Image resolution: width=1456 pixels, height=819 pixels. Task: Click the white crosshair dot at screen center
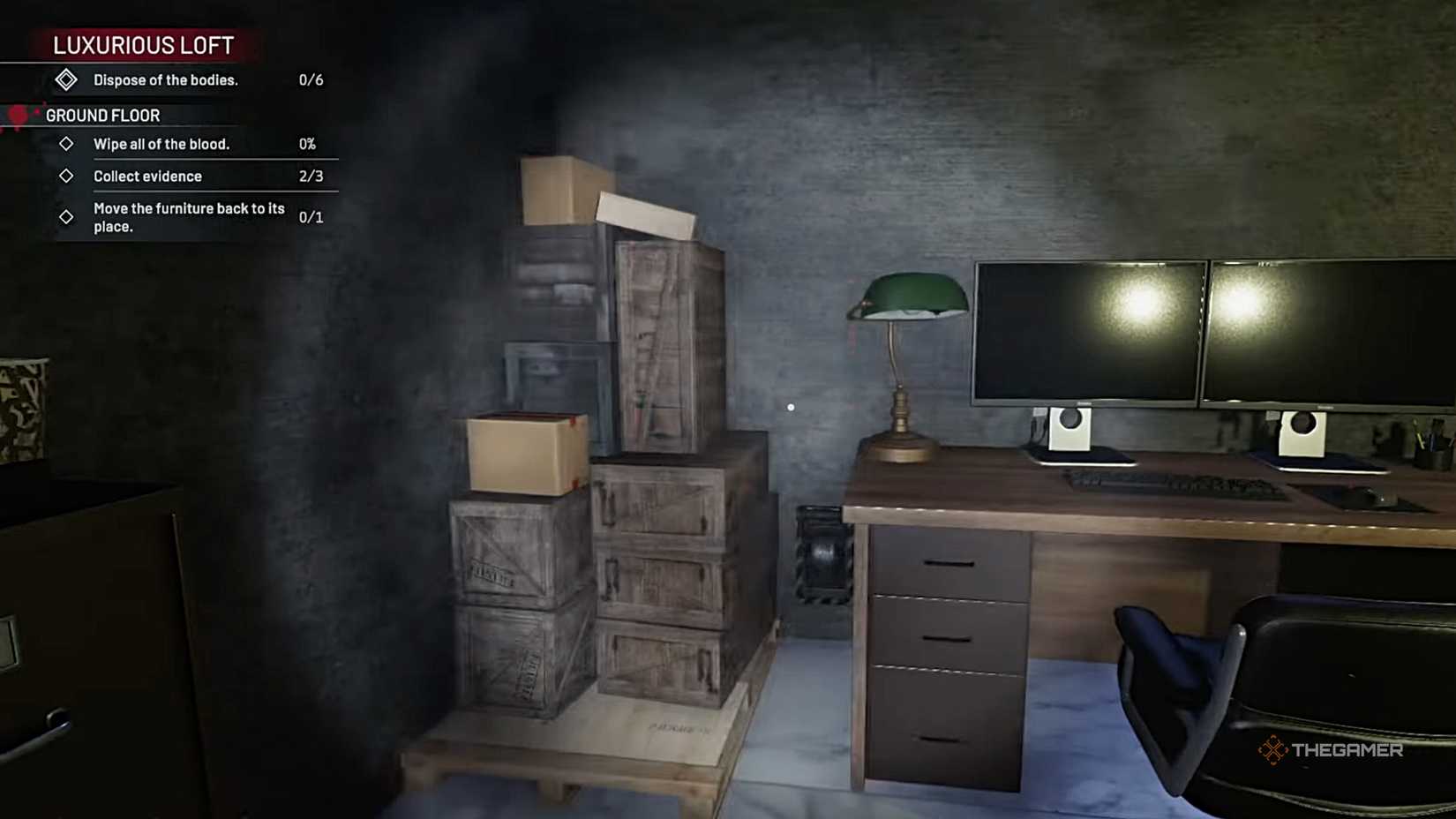click(790, 406)
